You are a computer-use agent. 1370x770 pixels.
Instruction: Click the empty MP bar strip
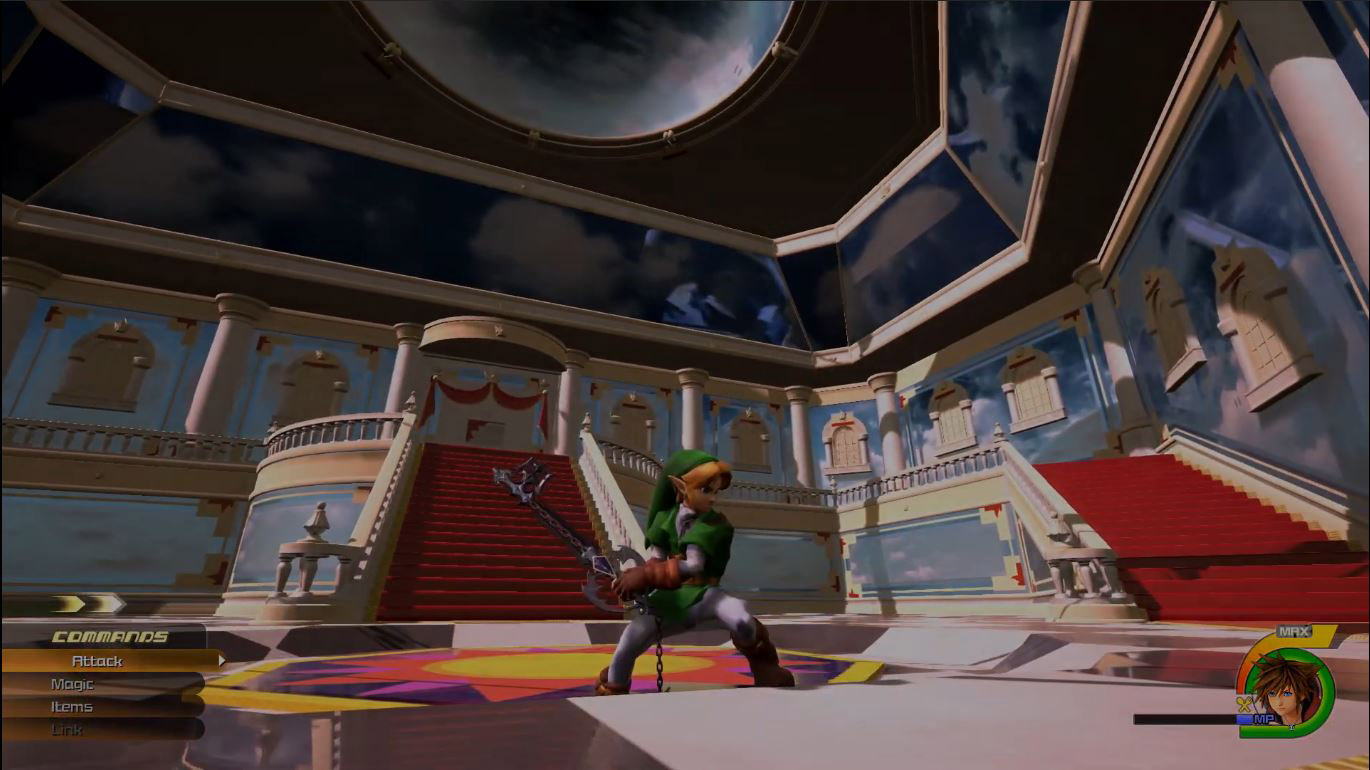point(1178,718)
